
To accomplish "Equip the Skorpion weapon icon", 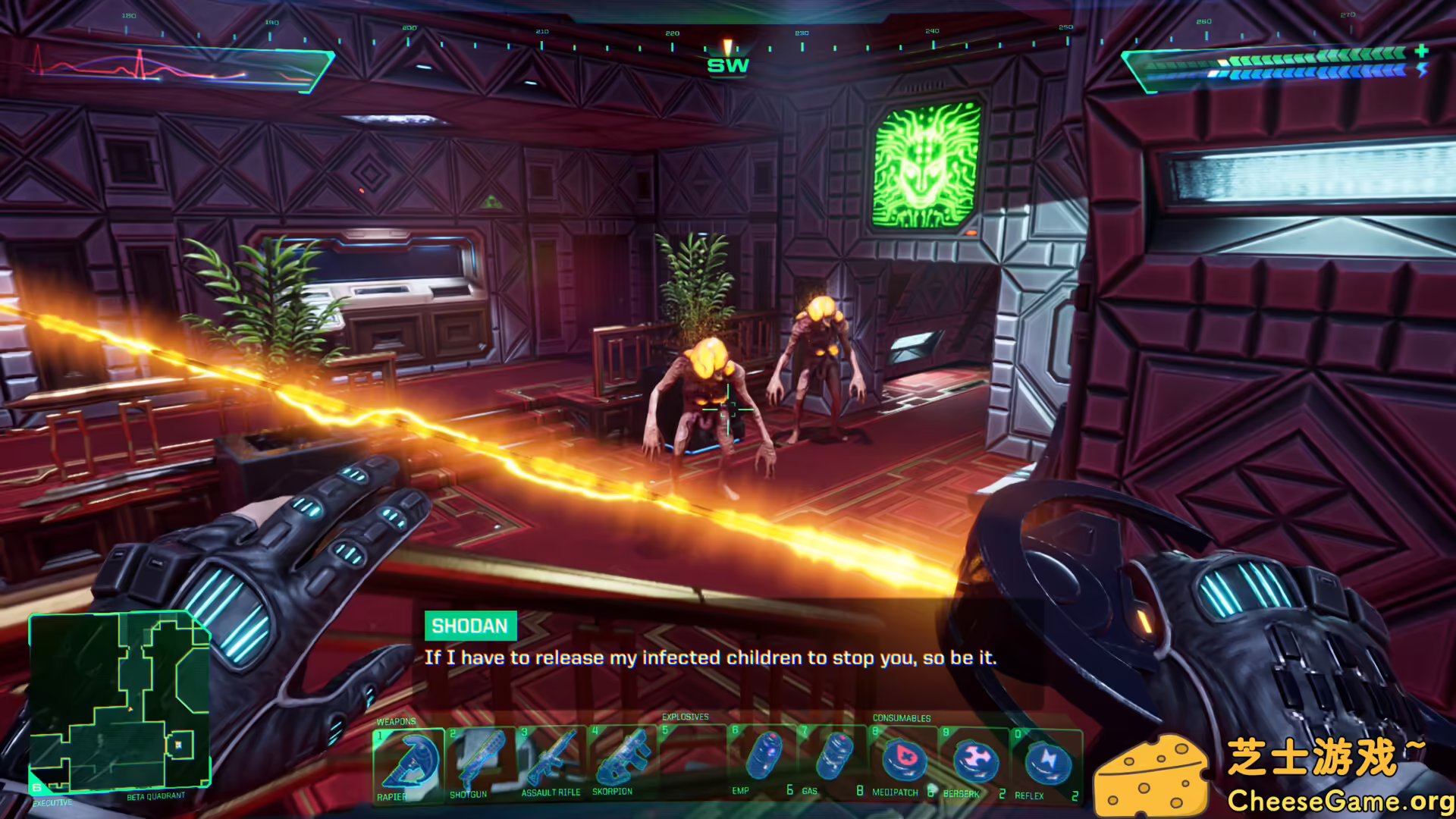I will pyautogui.click(x=623, y=762).
